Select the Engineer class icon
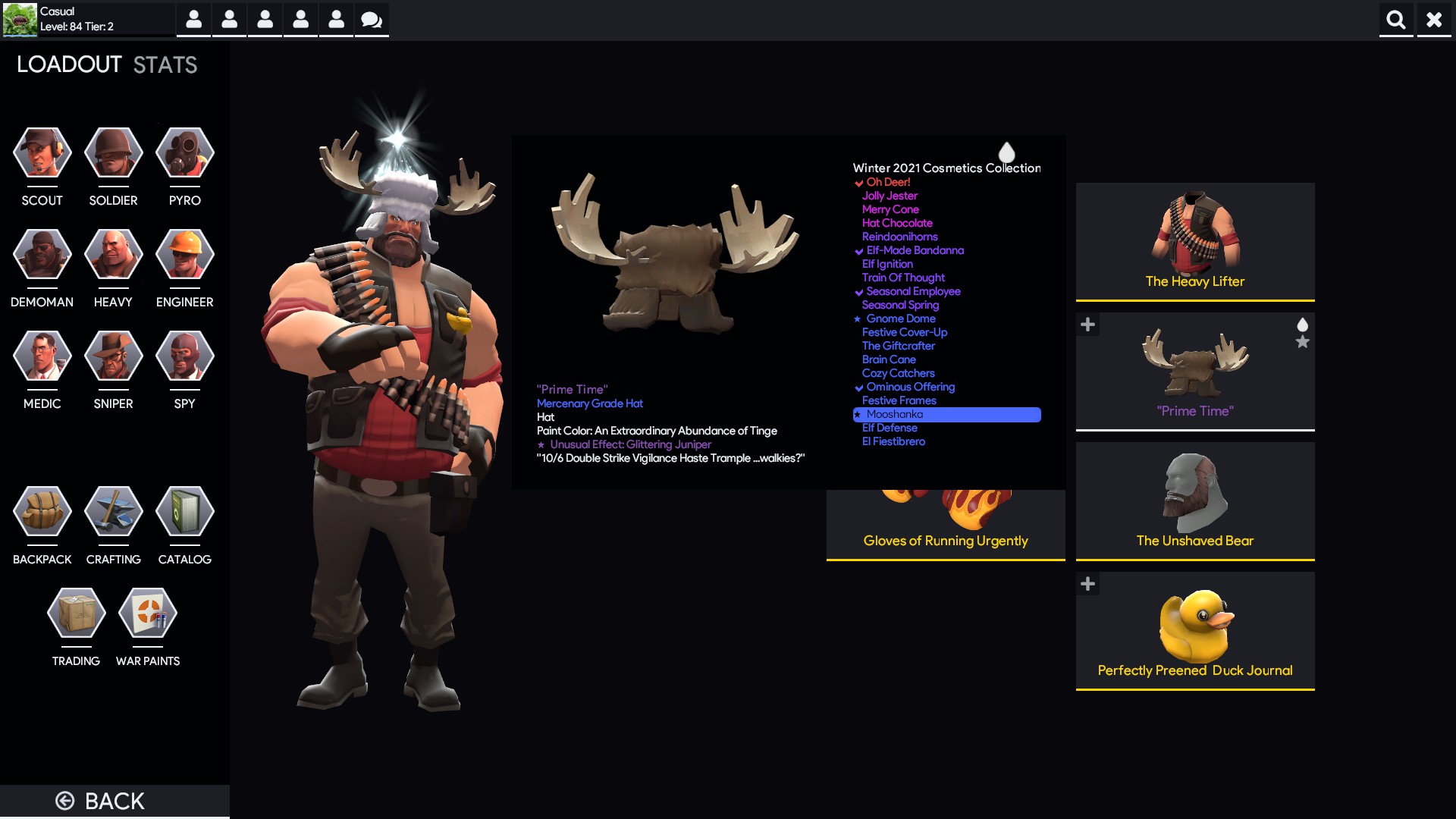The height and width of the screenshot is (819, 1456). tap(184, 254)
